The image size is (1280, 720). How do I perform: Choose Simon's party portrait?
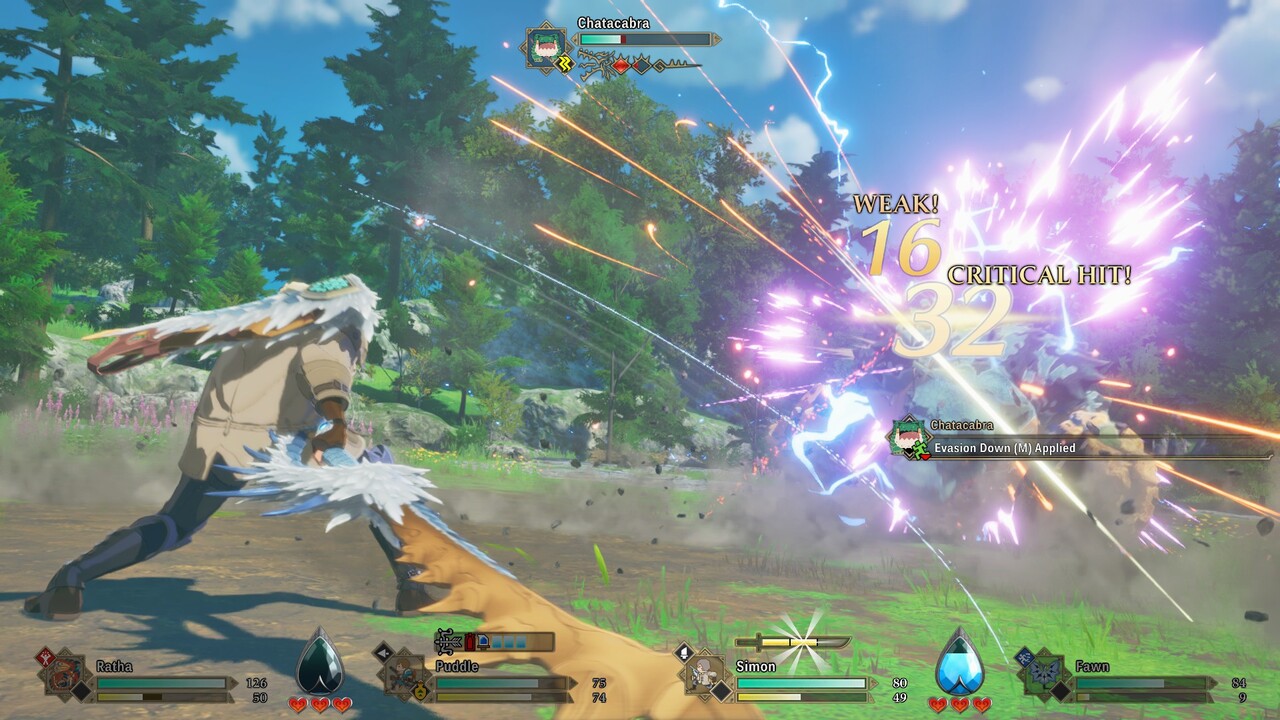707,675
